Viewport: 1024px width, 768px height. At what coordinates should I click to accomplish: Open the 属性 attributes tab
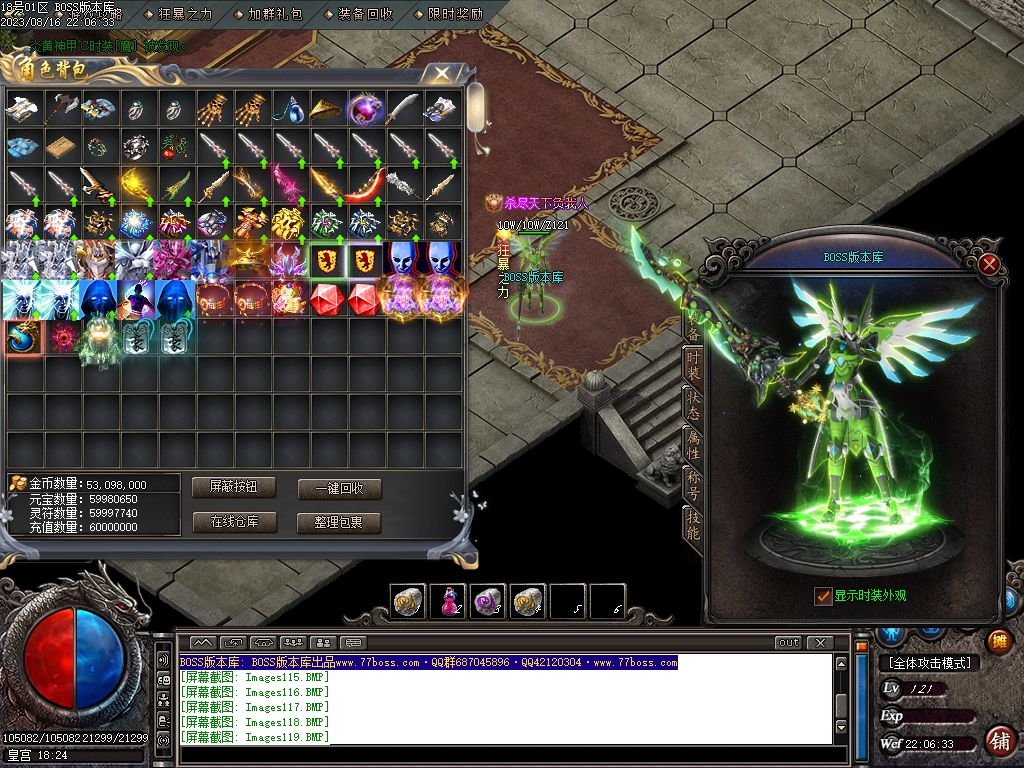click(x=692, y=445)
